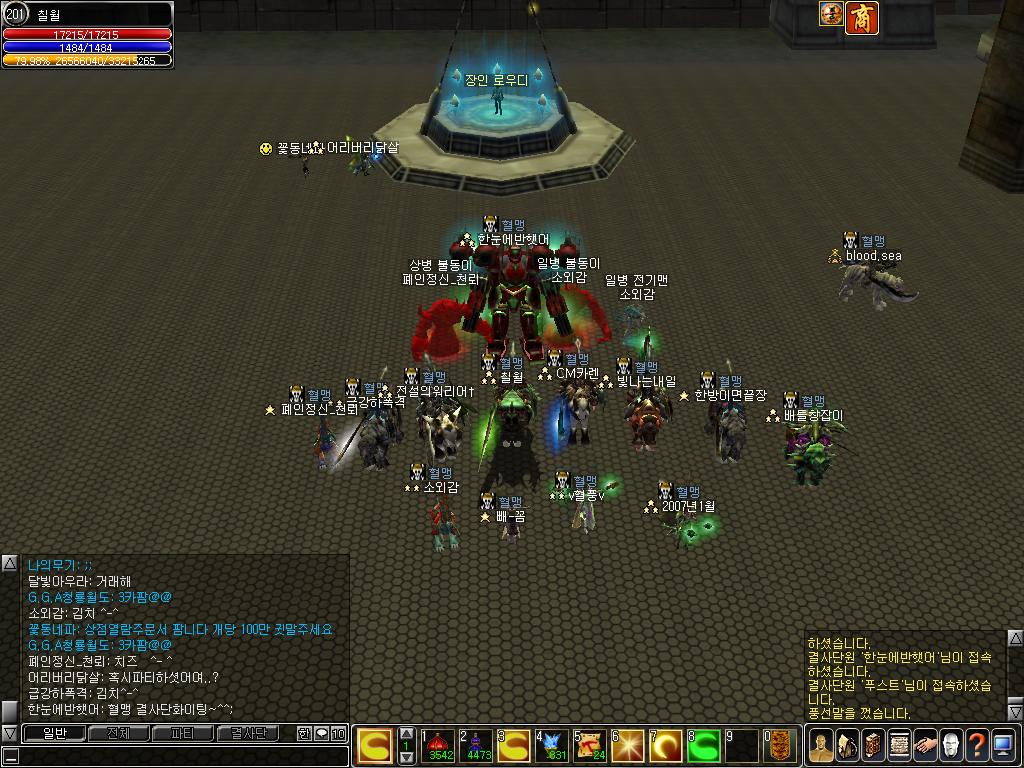Open the inventory bag icon
1024x768 pixels.
847,746
